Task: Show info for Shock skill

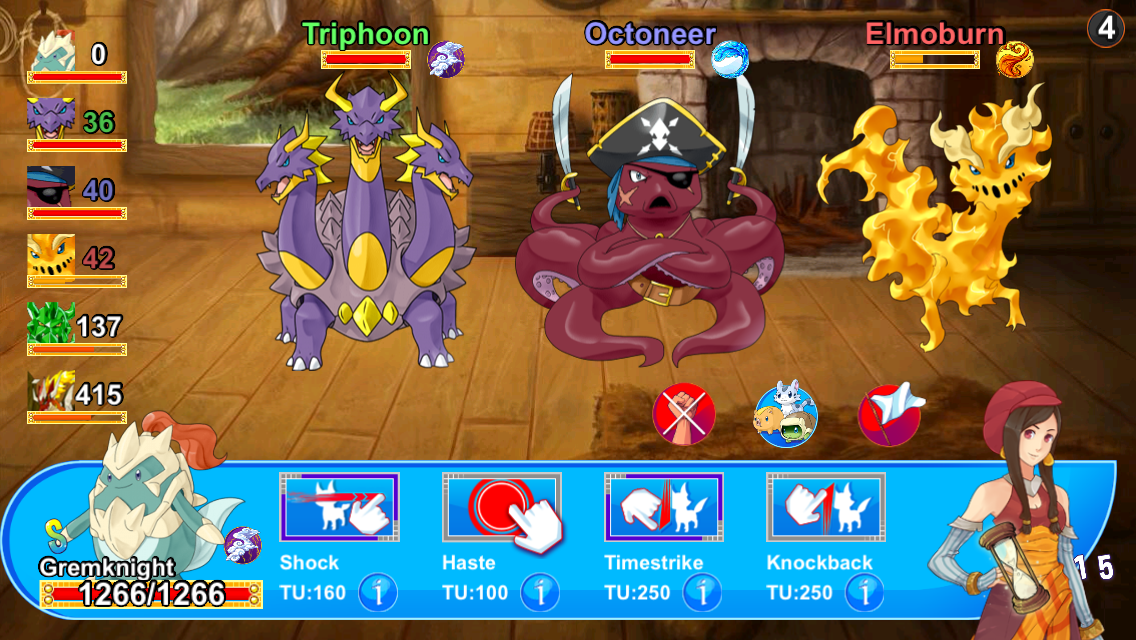Action: (378, 592)
